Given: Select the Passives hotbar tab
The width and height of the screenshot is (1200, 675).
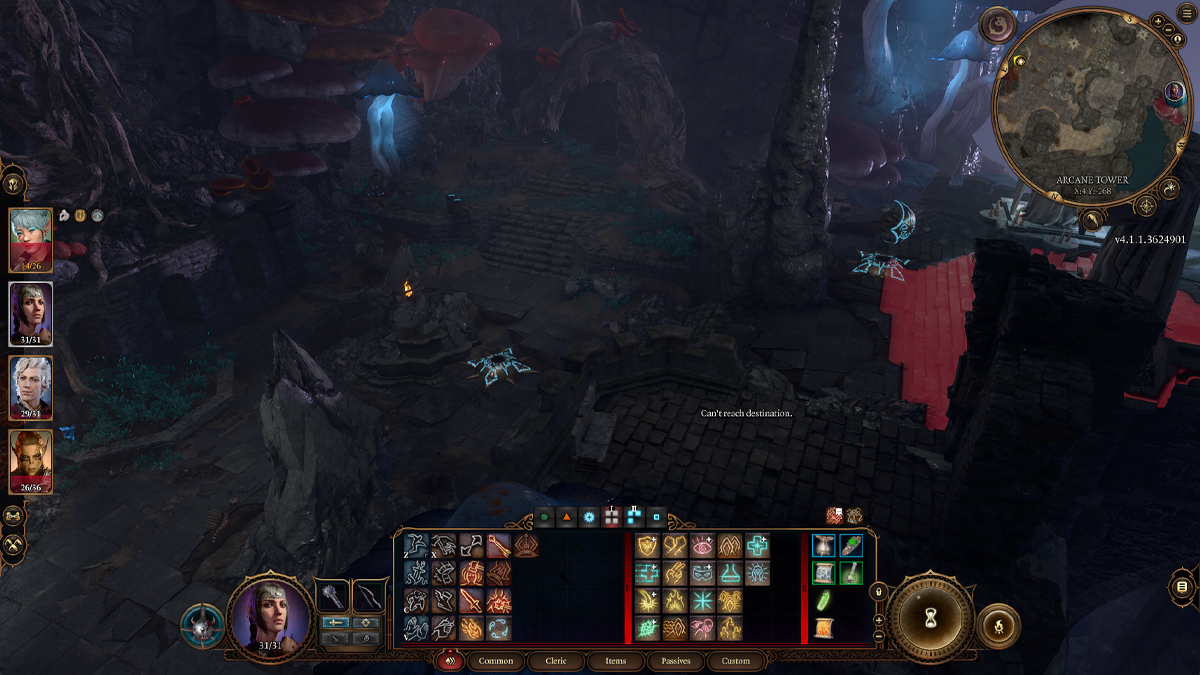Looking at the screenshot, I should (675, 661).
